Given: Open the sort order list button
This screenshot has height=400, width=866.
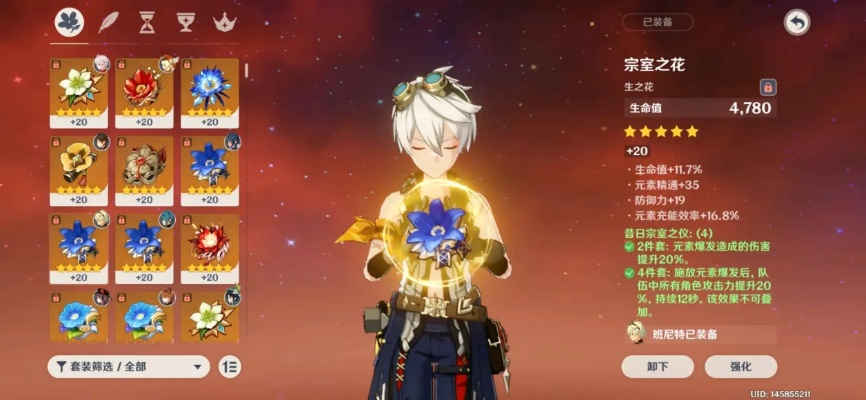Looking at the screenshot, I should [x=229, y=366].
